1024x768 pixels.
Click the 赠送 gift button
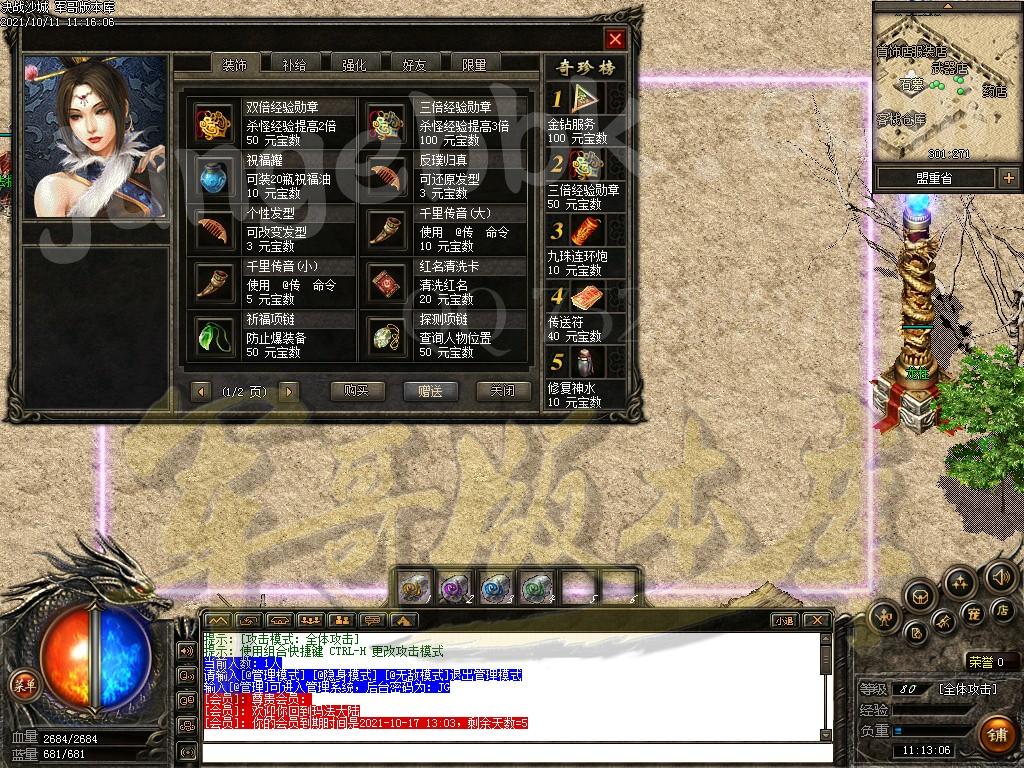430,391
